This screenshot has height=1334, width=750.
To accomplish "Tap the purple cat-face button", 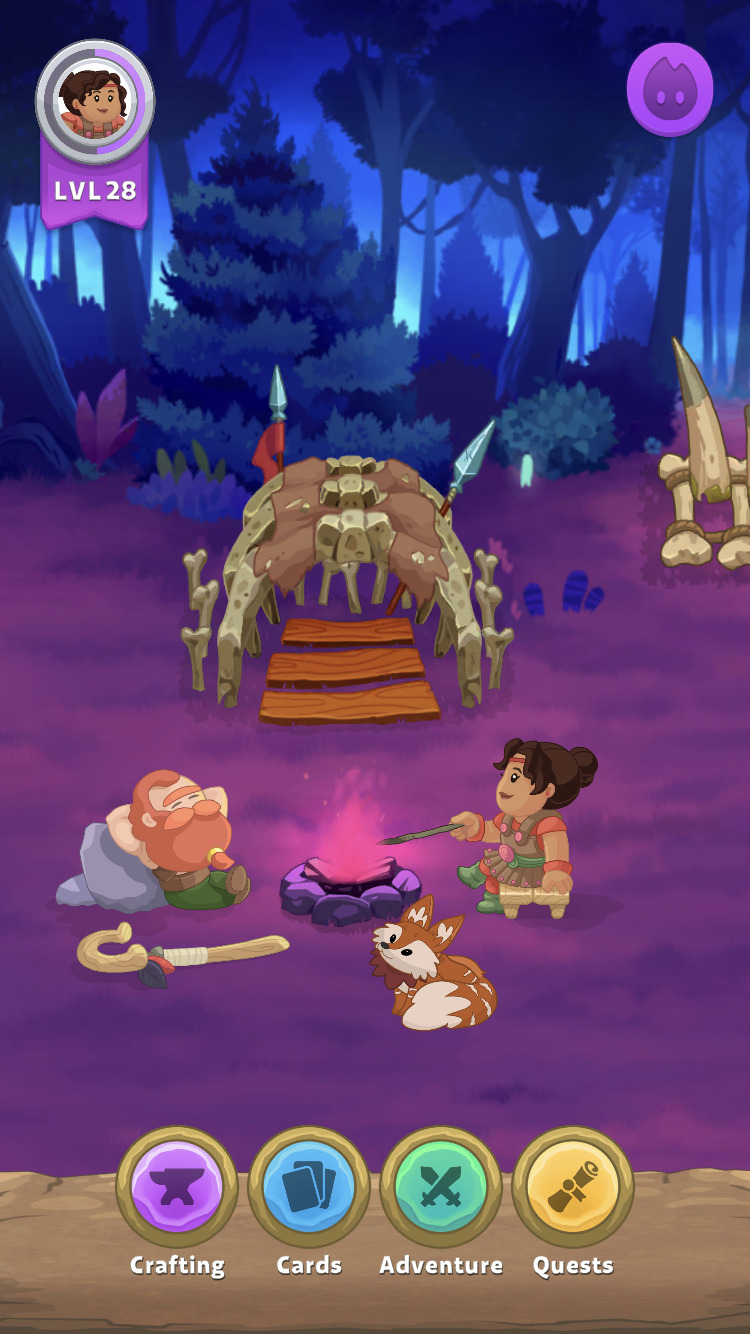I will (670, 90).
